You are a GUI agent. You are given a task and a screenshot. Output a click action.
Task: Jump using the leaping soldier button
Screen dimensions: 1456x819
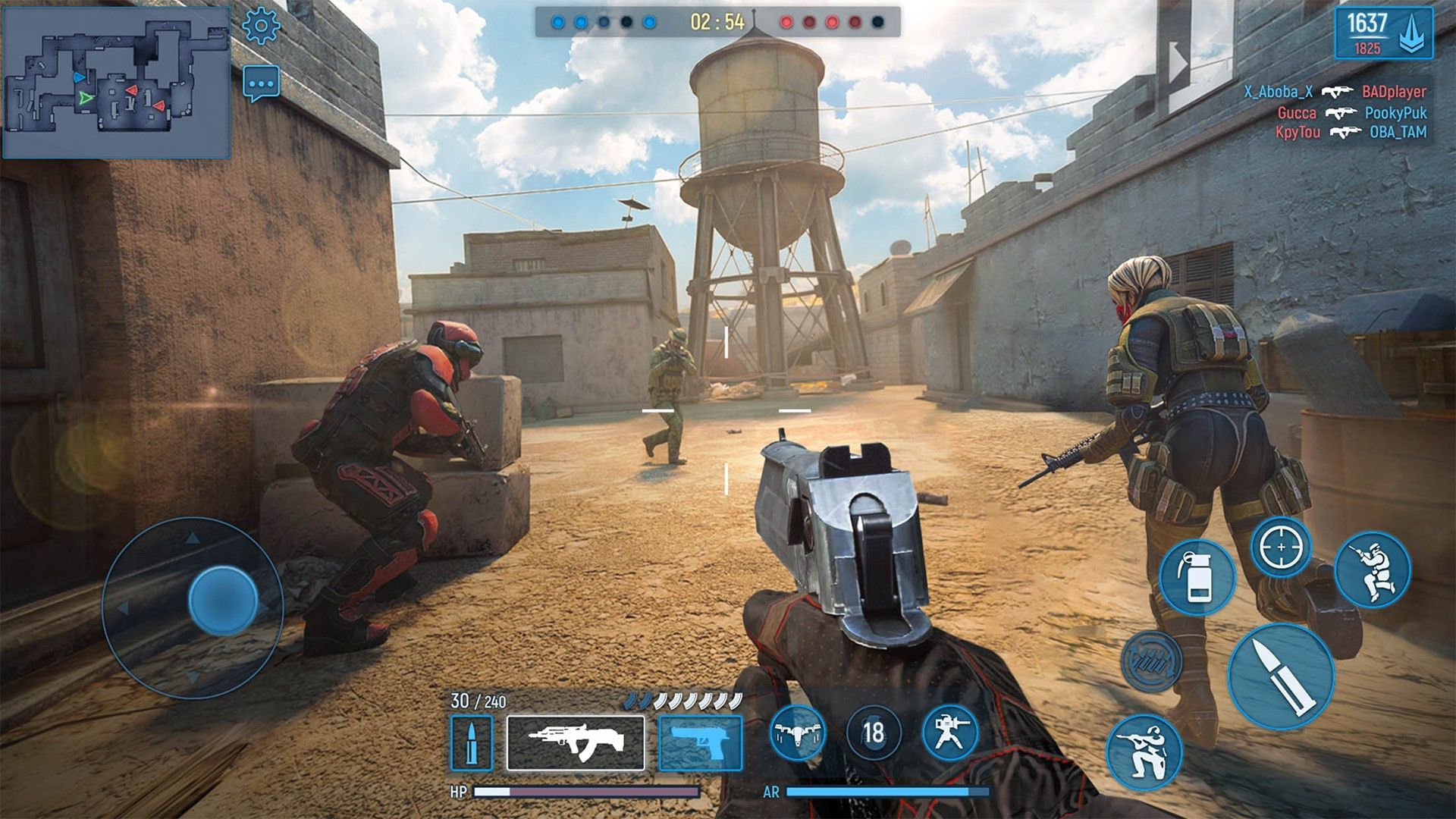click(x=1373, y=570)
